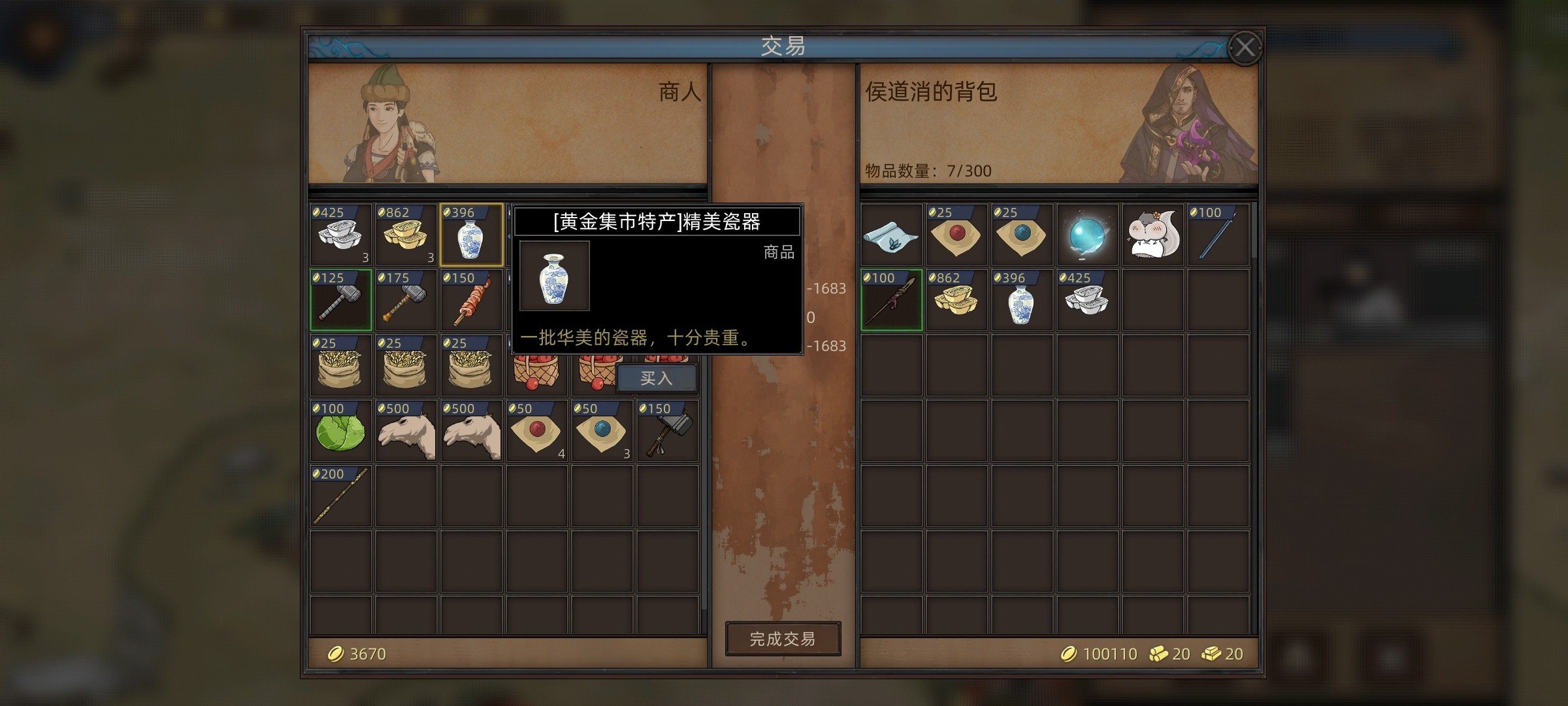Select the merchant's blue gem priced 50
Image resolution: width=1568 pixels, height=706 pixels.
click(x=602, y=431)
